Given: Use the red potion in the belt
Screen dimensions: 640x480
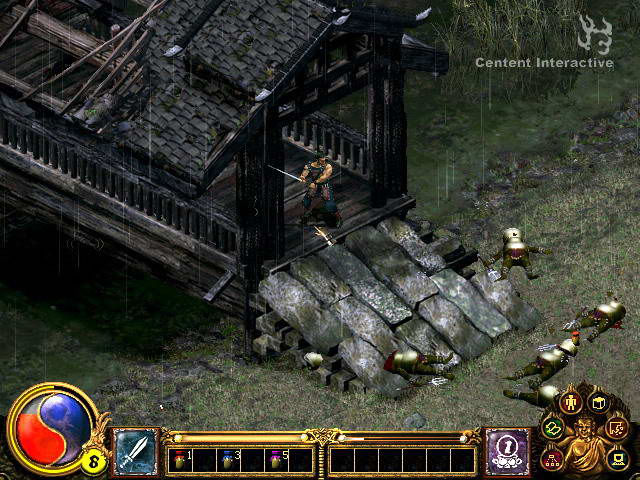Looking at the screenshot, I should click(180, 459).
